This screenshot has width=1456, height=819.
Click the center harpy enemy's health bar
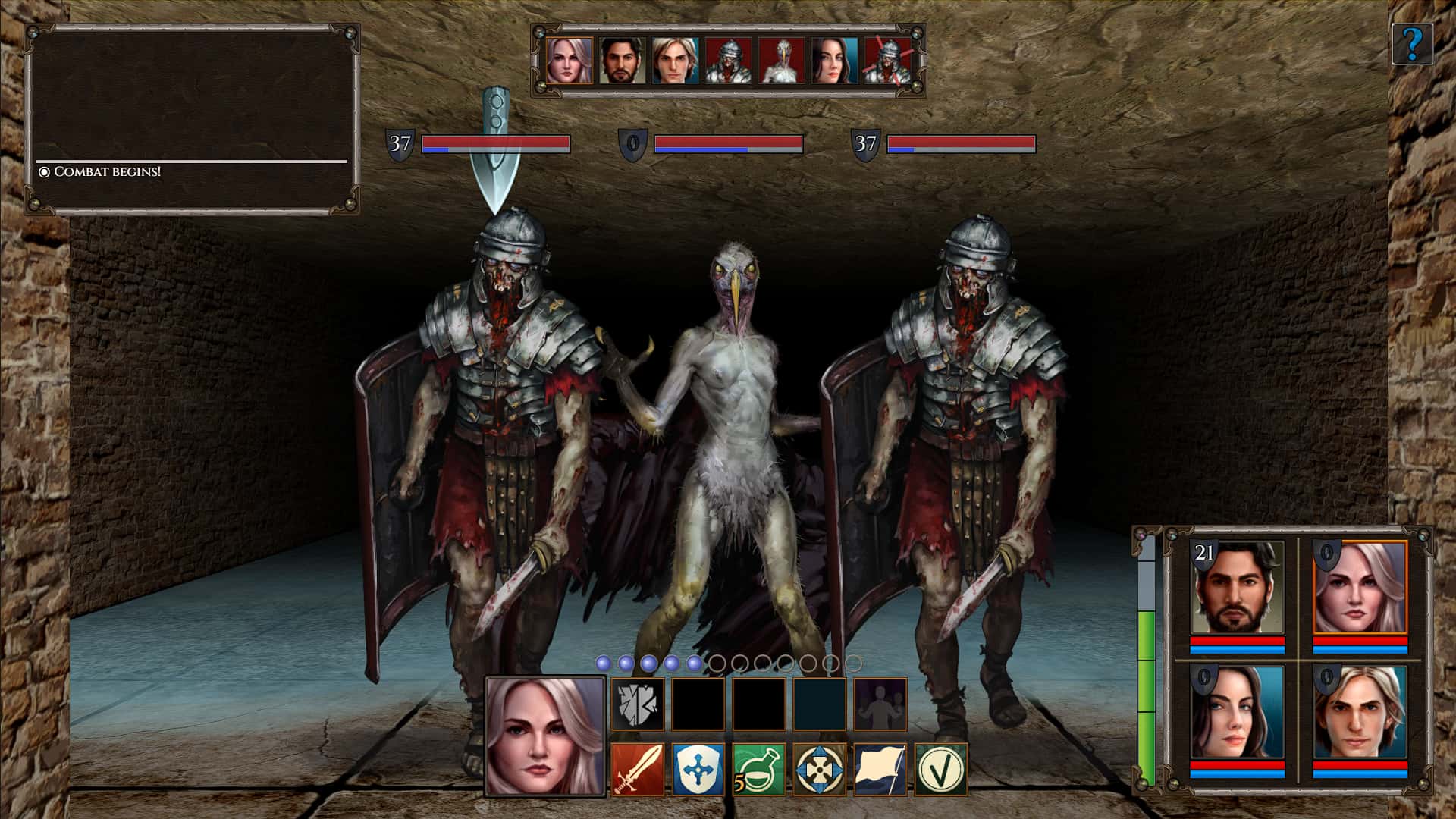[x=728, y=145]
